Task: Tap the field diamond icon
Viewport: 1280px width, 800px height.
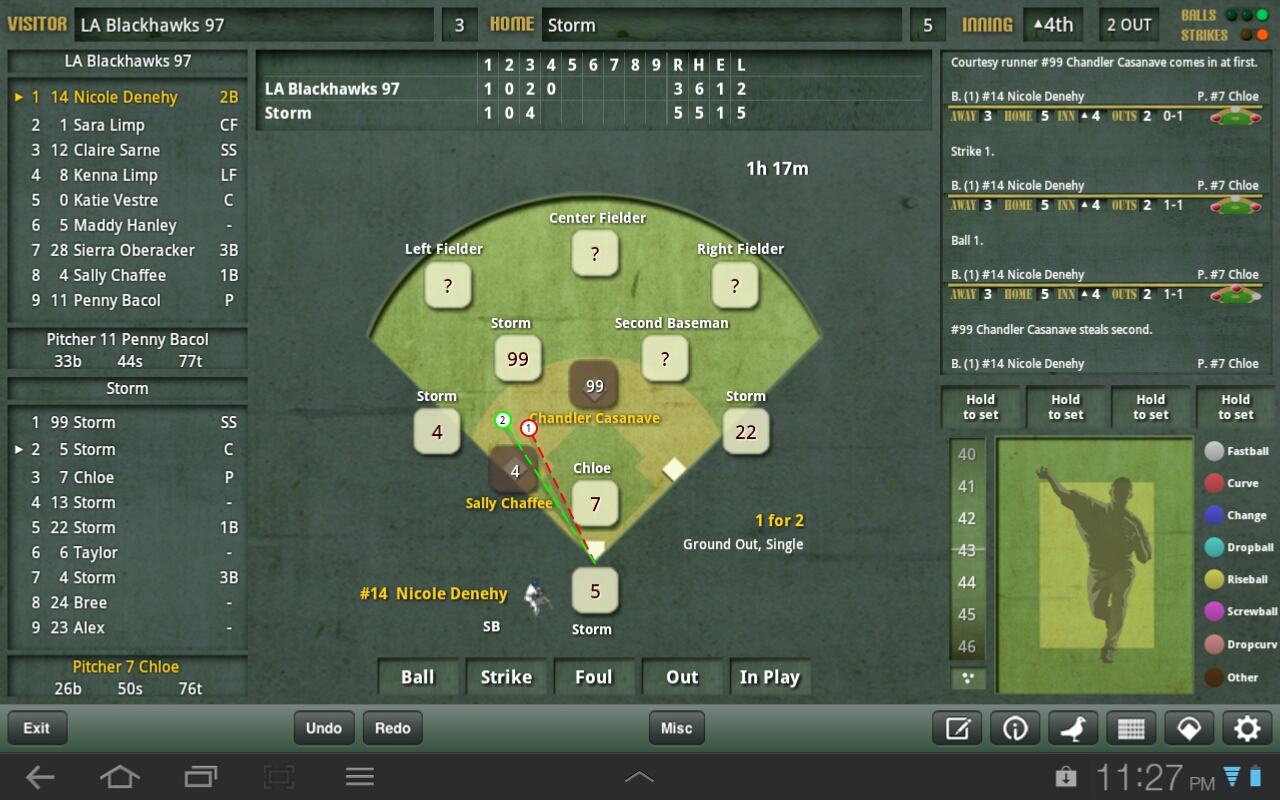Action: click(1189, 728)
